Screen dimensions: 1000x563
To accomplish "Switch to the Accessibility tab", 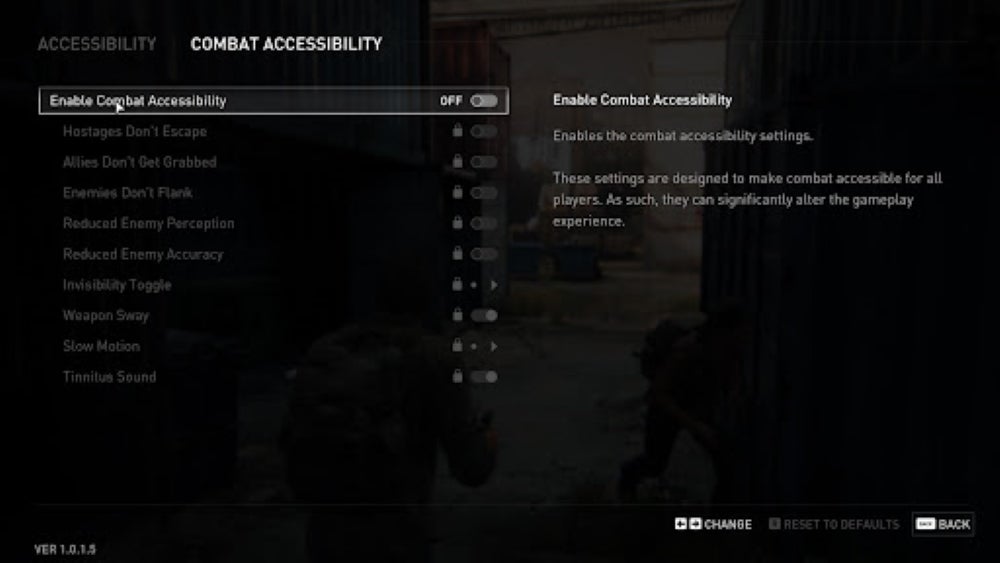I will click(x=97, y=44).
